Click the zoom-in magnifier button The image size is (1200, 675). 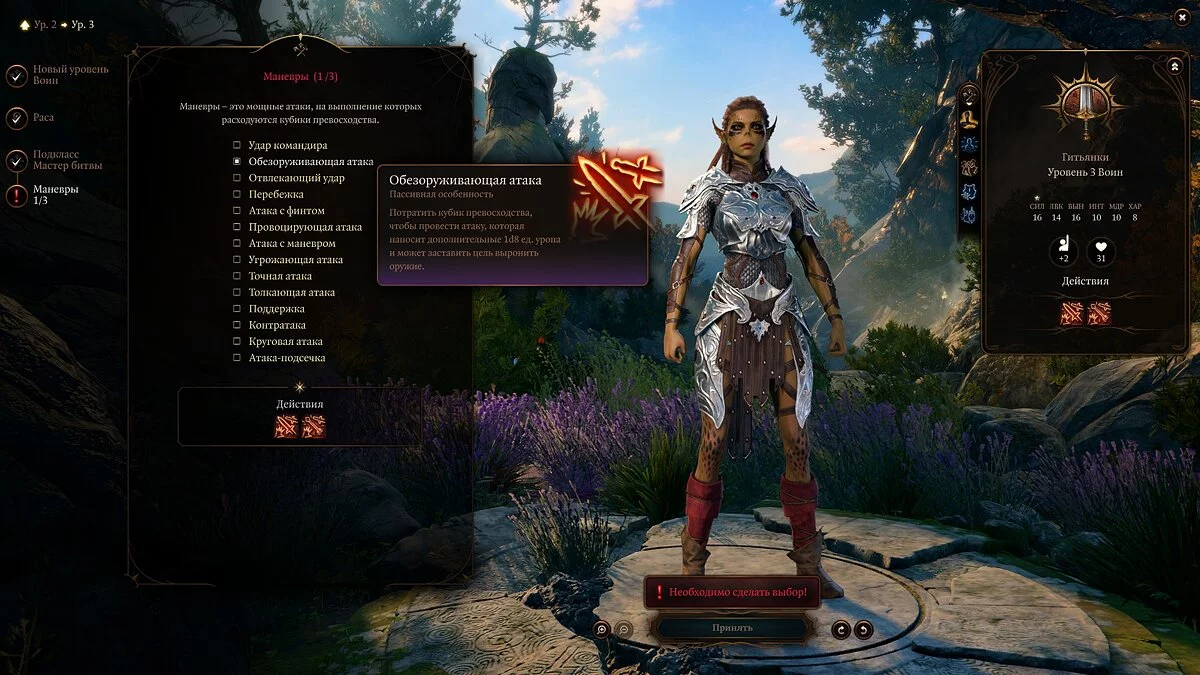[x=601, y=629]
